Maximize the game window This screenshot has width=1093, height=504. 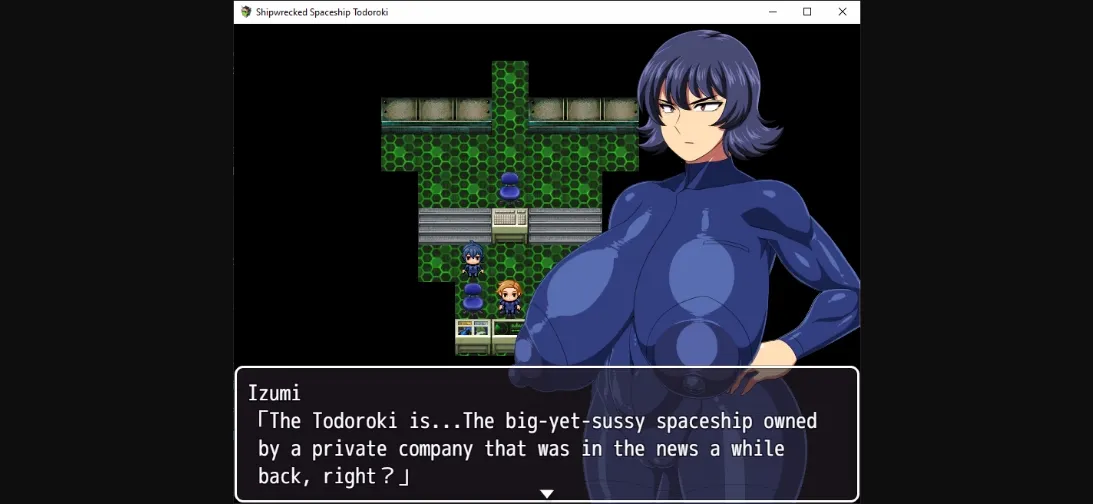click(x=807, y=12)
